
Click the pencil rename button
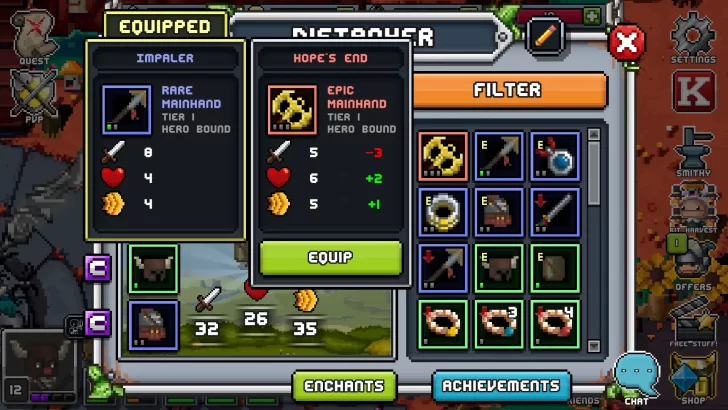[545, 36]
